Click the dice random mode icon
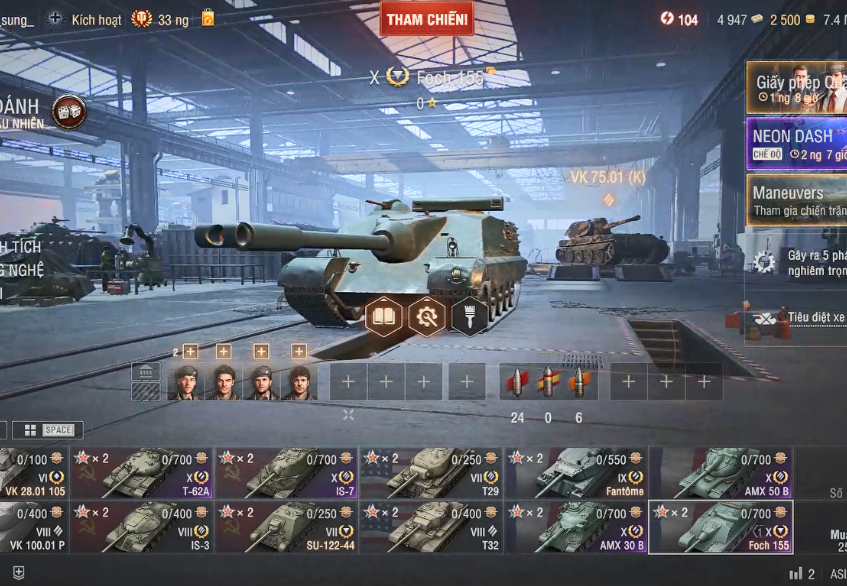The image size is (847, 586). coord(69,111)
